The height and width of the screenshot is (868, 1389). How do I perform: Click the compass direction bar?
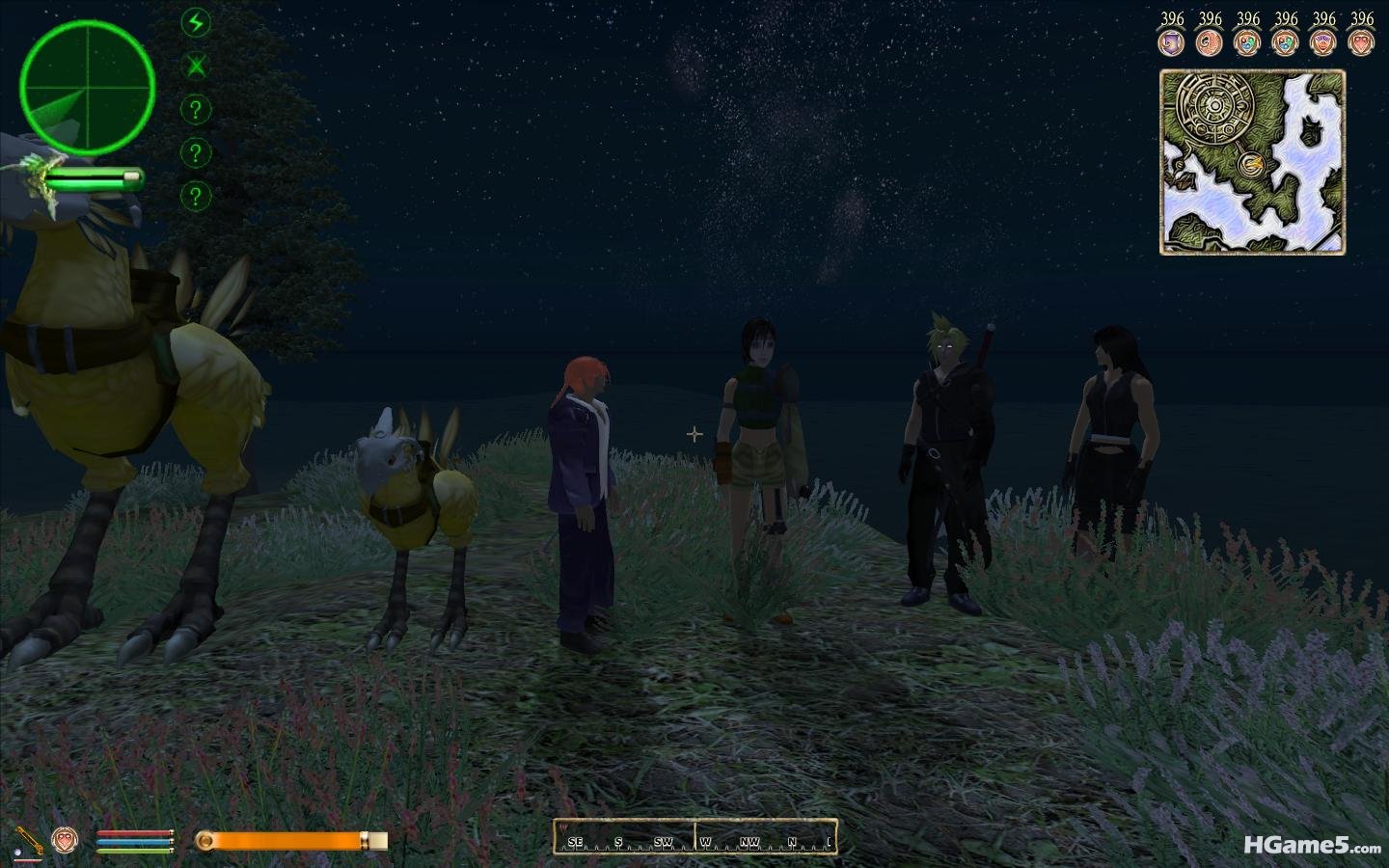coord(694,835)
